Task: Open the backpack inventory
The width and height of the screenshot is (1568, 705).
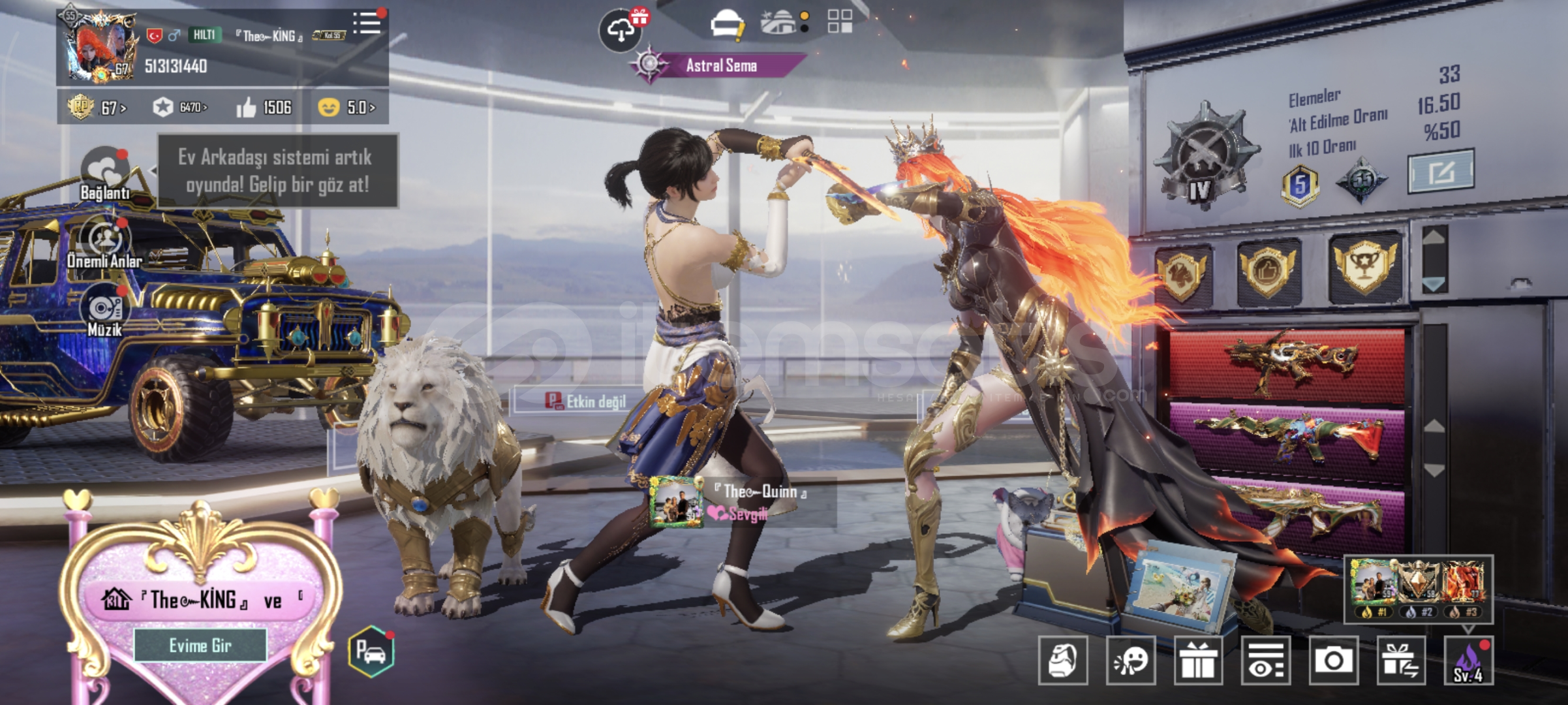Action: coord(1063,661)
